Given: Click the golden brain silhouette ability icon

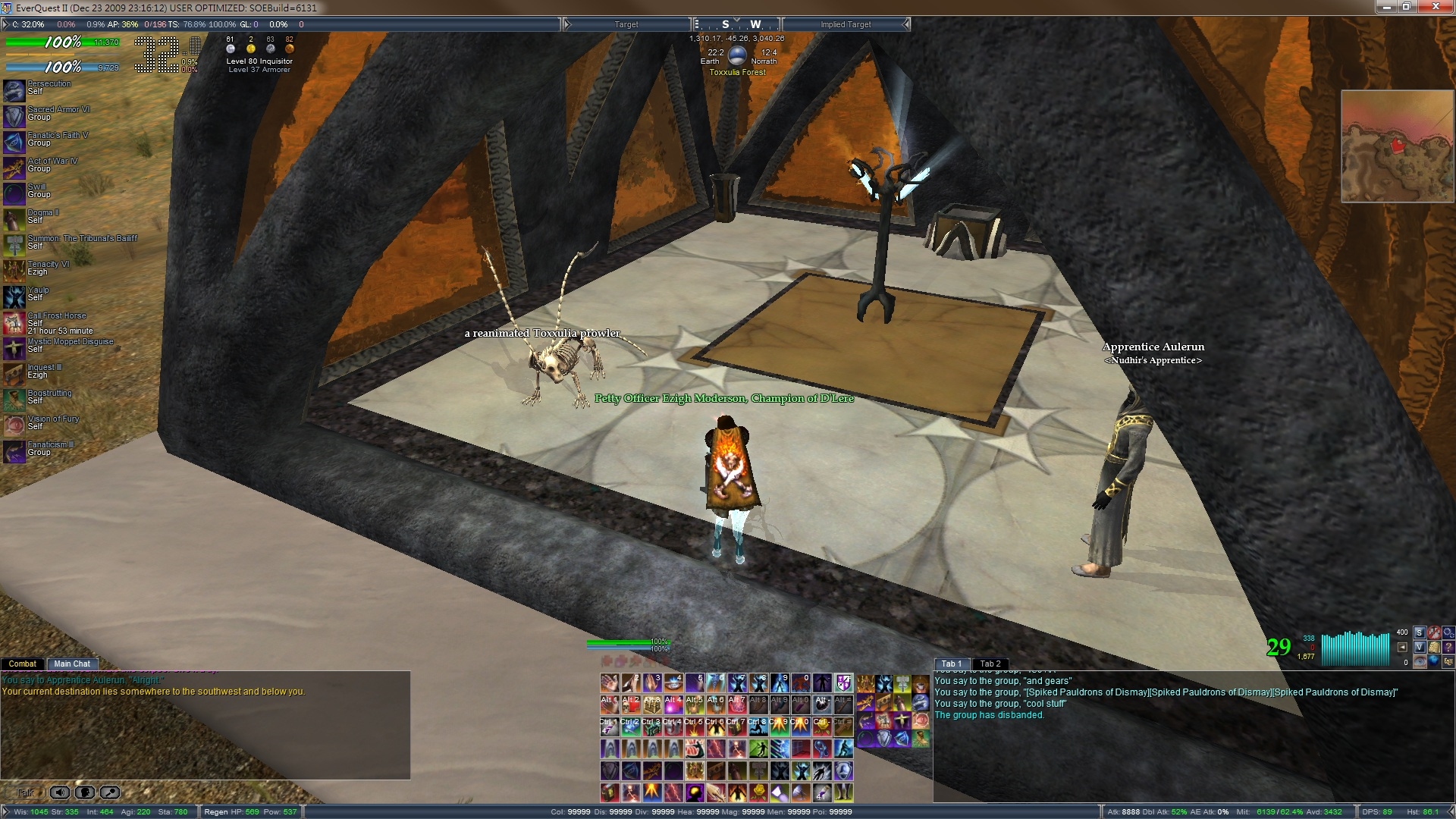Looking at the screenshot, I should point(694,792).
